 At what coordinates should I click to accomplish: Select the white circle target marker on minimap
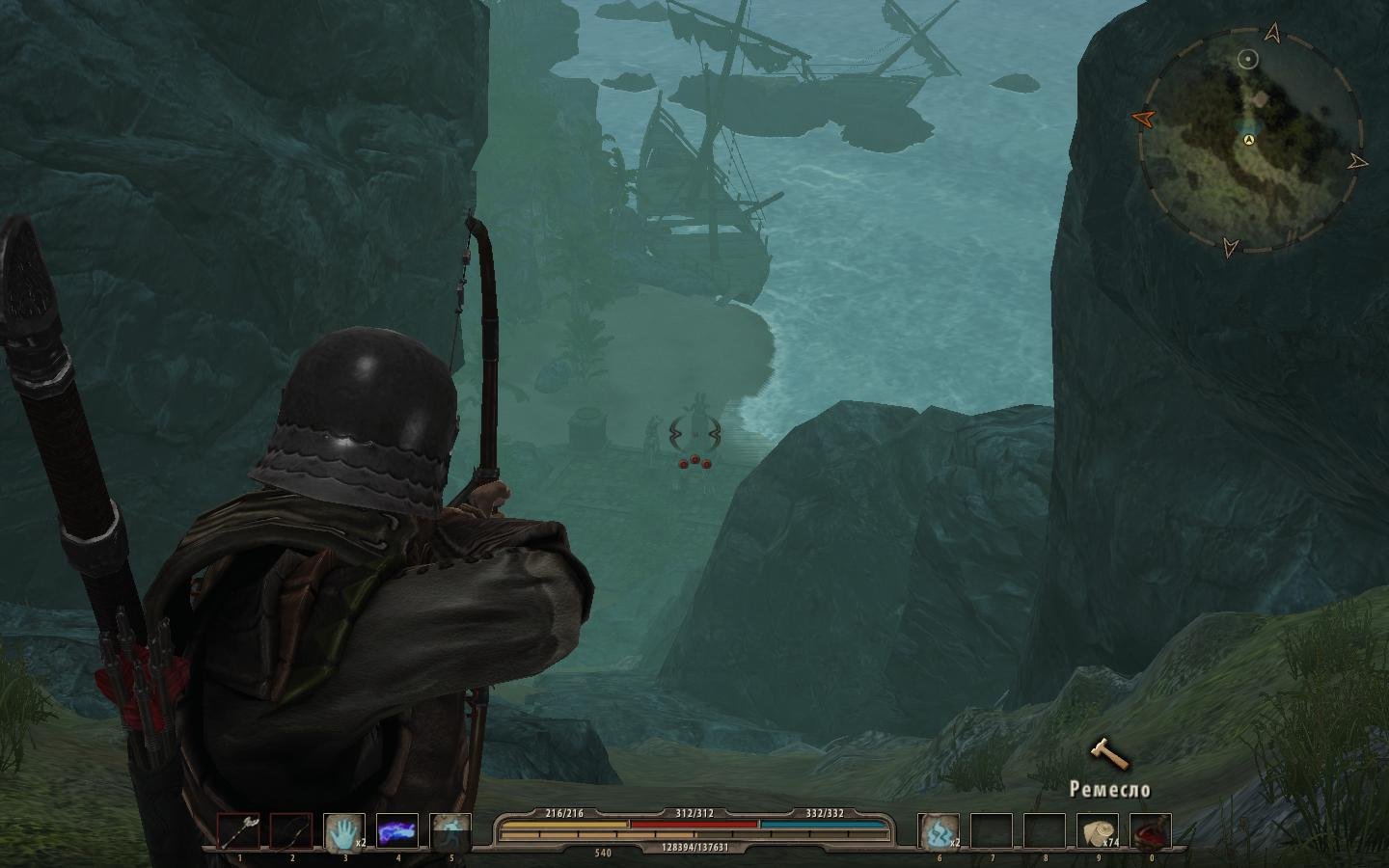(1248, 60)
